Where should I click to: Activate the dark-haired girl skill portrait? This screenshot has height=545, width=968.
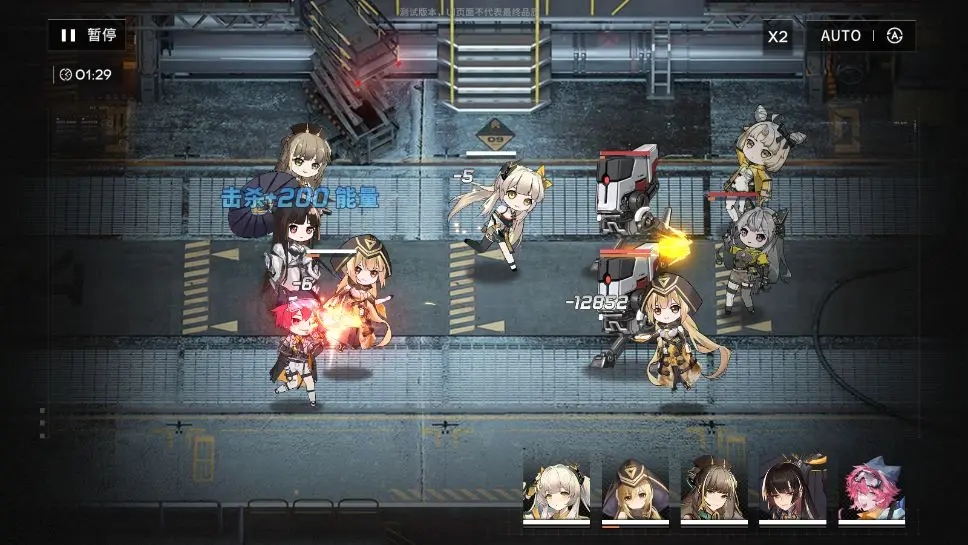pyautogui.click(x=792, y=488)
